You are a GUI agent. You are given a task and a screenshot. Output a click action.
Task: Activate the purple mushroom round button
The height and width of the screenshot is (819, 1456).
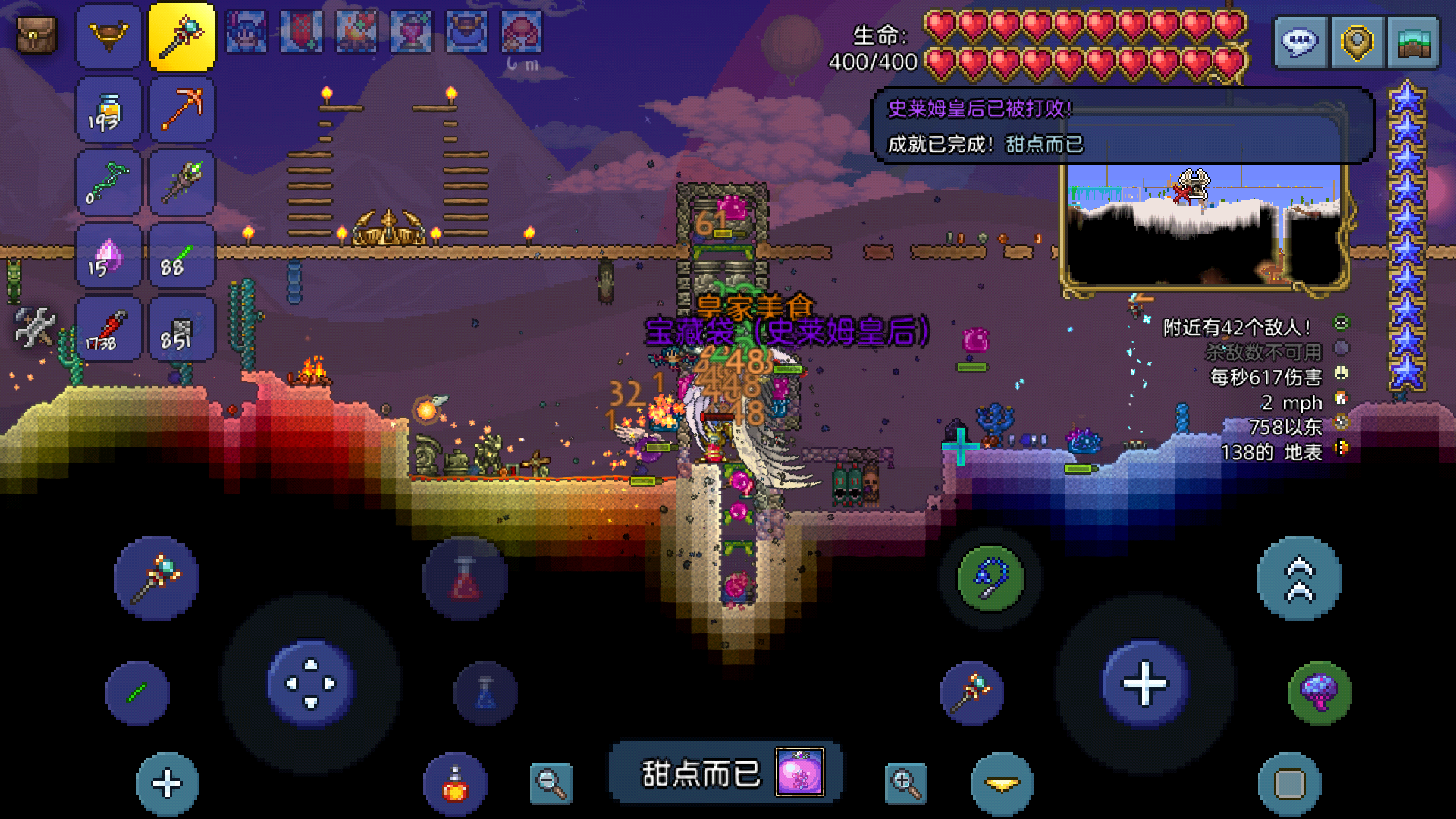[1319, 692]
